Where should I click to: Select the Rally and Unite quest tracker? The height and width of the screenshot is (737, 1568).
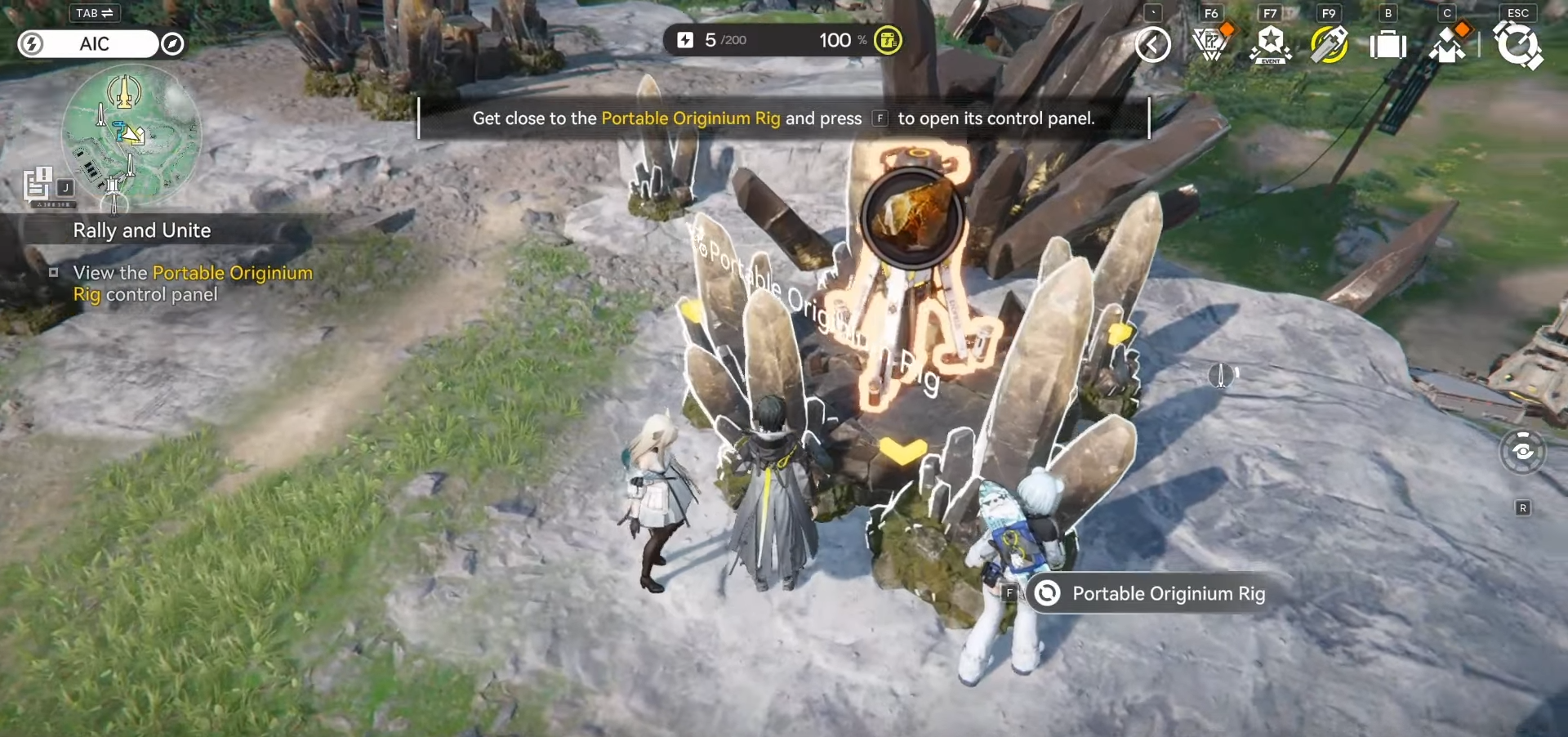click(142, 230)
